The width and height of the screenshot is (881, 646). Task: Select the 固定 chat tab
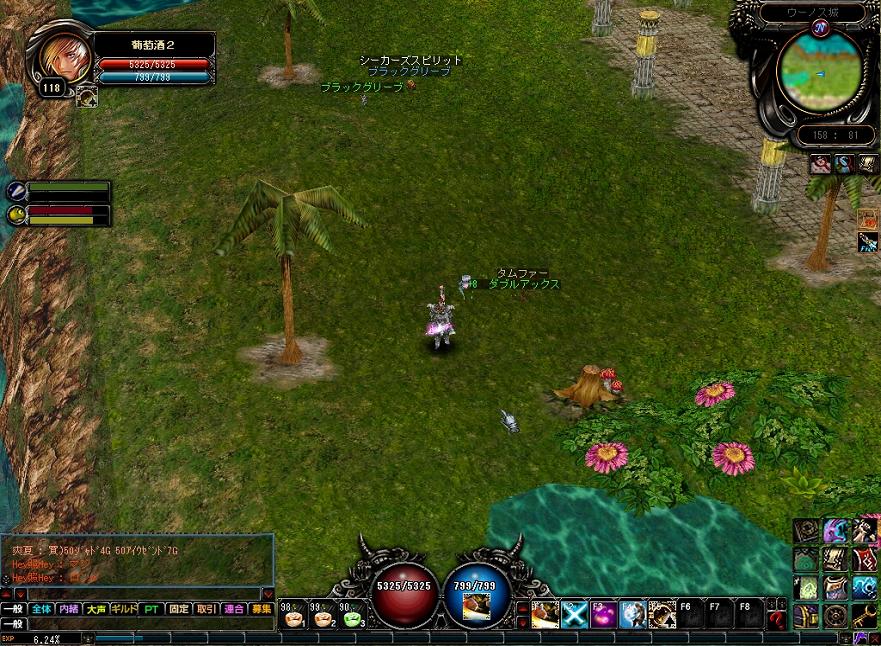click(x=179, y=608)
